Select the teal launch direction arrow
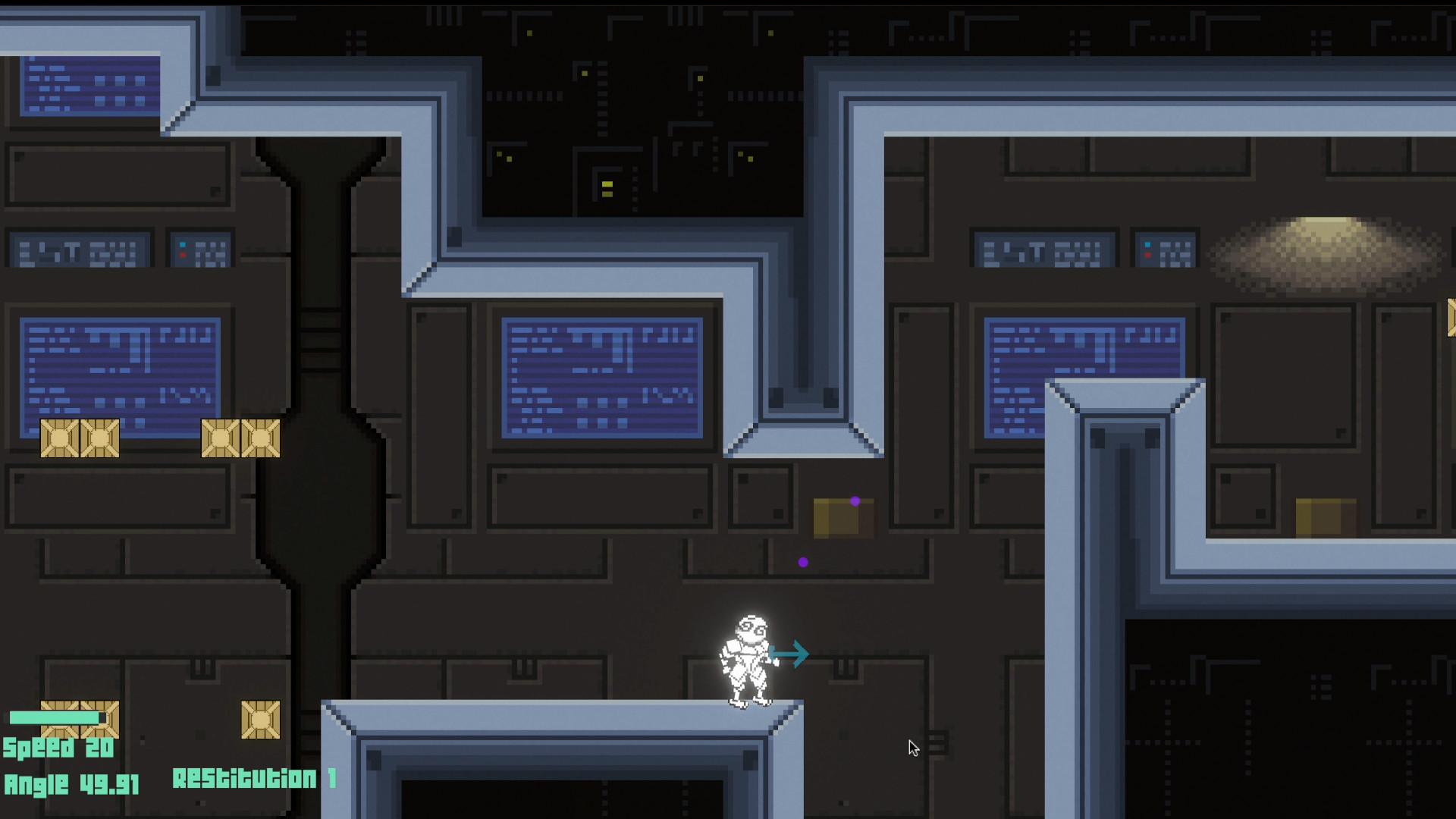This screenshot has width=1456, height=819. pyautogui.click(x=792, y=654)
